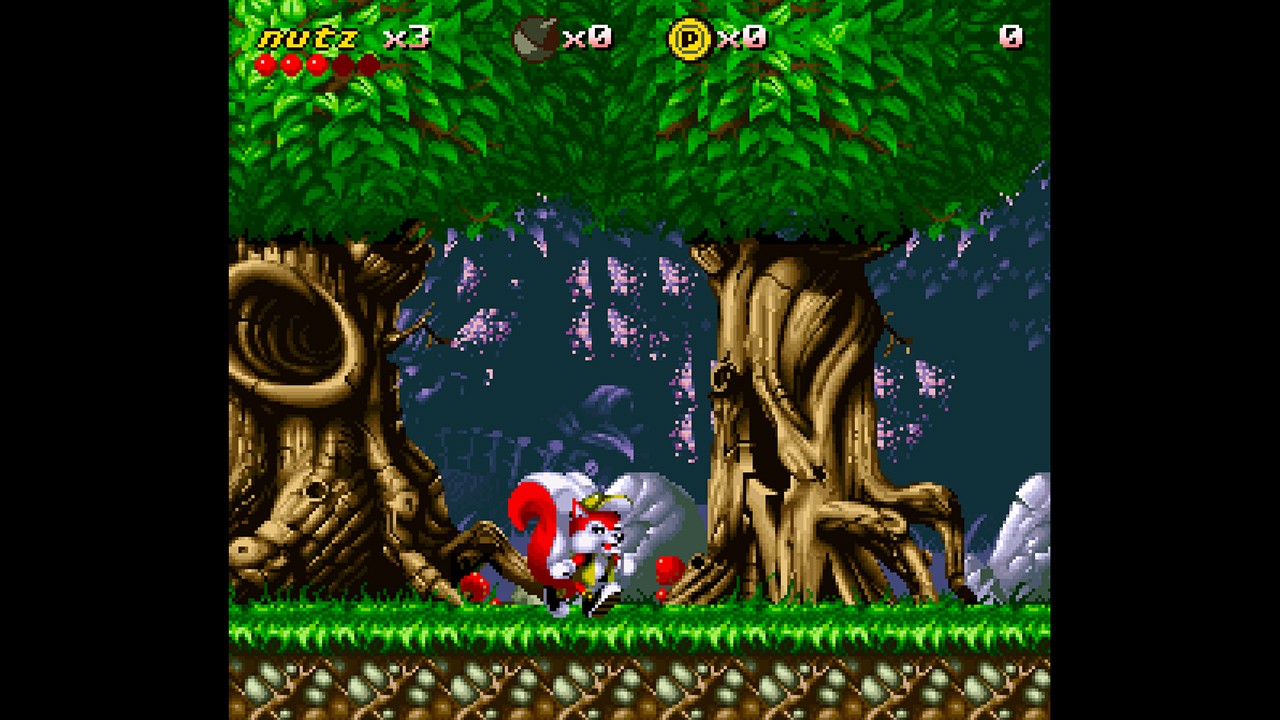
Task: Select the gold P coin icon
Action: click(689, 38)
